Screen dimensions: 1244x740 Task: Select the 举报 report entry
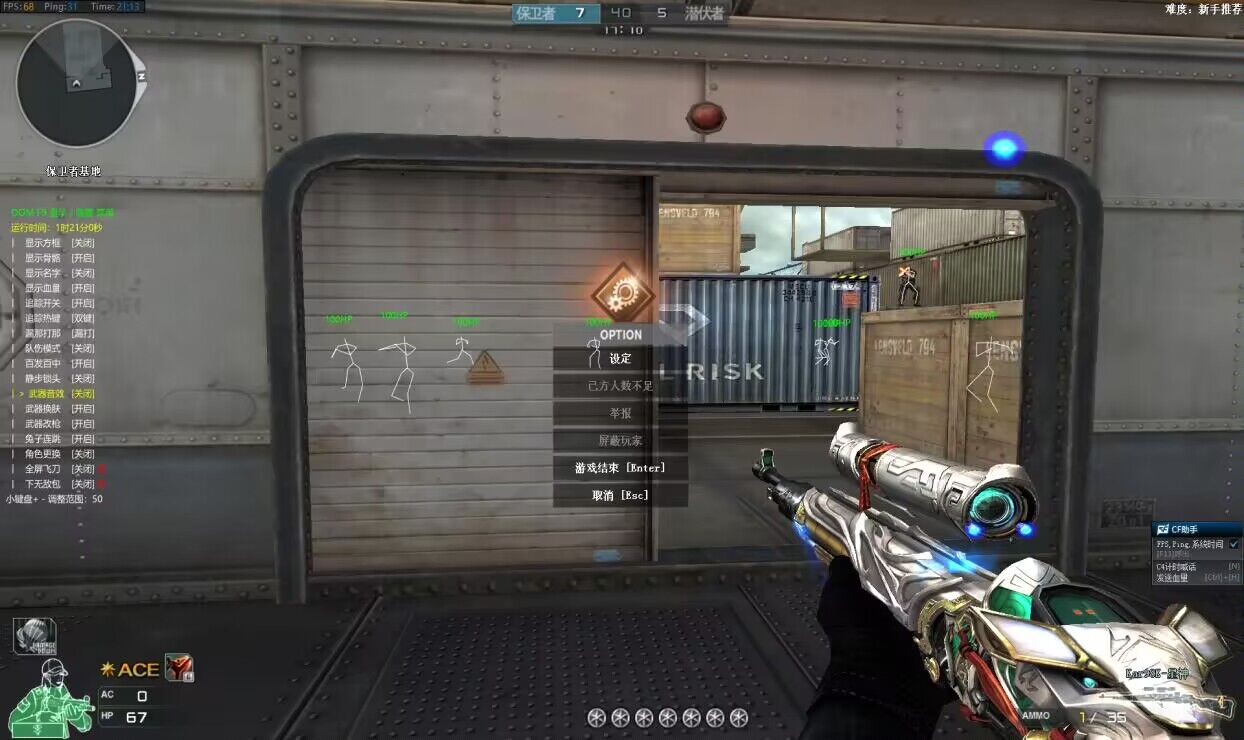tap(620, 412)
